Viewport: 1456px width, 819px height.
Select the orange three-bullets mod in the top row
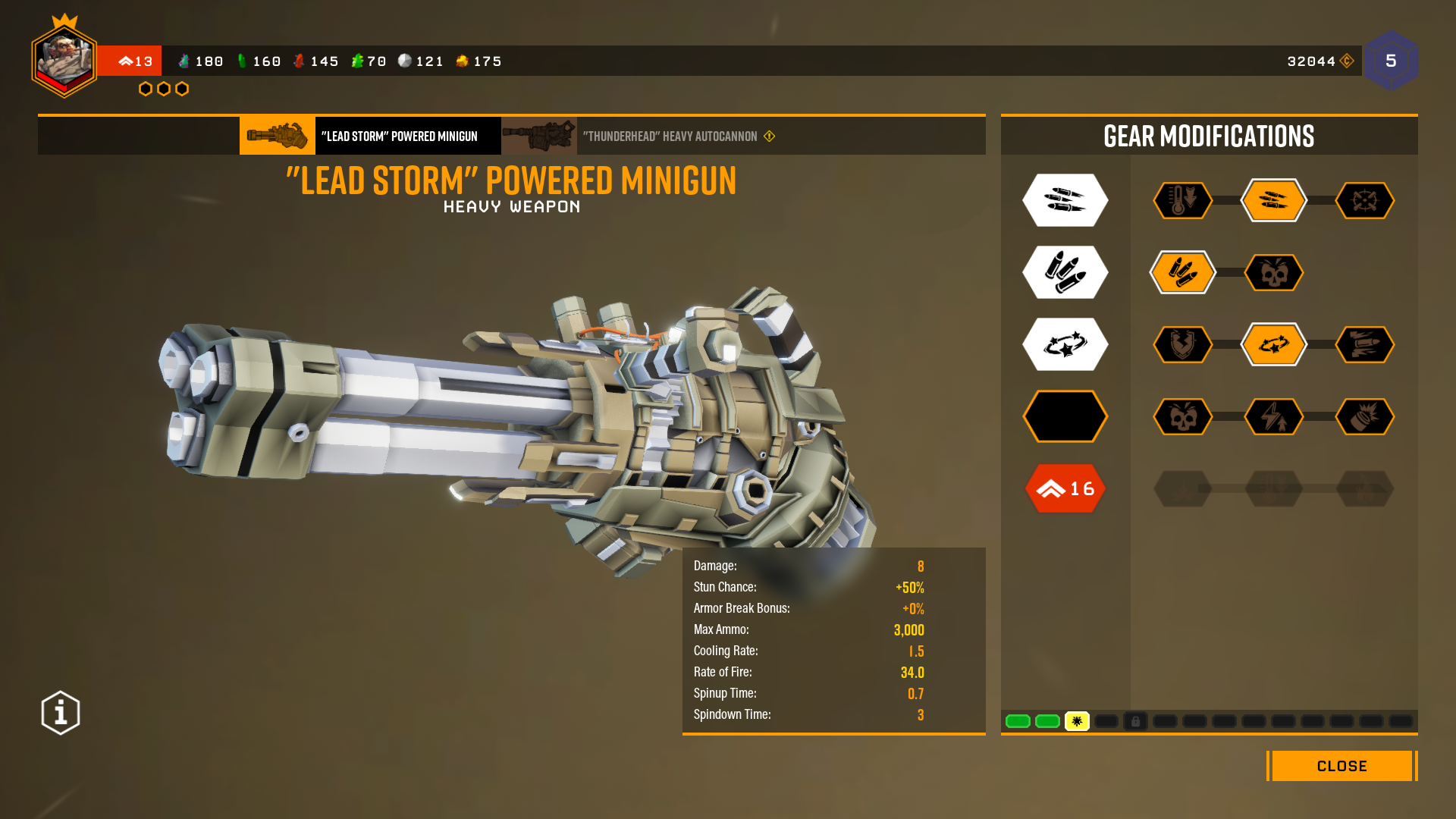[1273, 201]
